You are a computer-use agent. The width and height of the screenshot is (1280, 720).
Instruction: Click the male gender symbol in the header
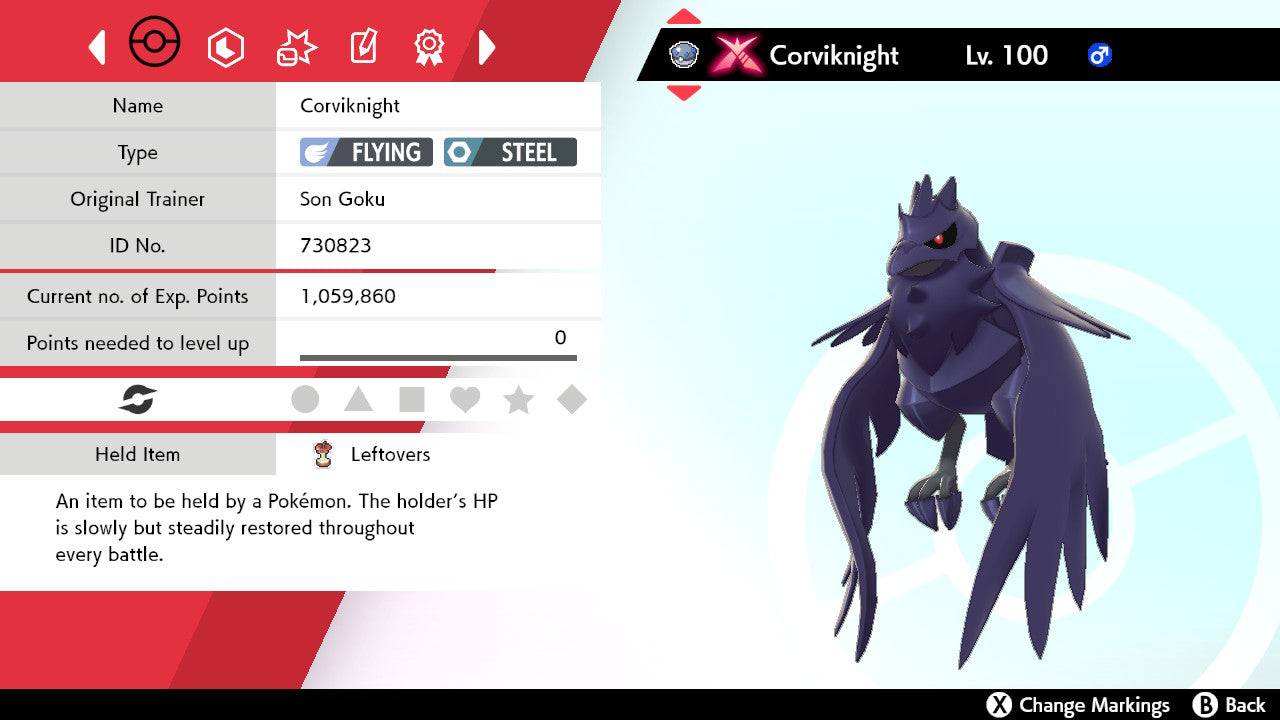pyautogui.click(x=1100, y=56)
